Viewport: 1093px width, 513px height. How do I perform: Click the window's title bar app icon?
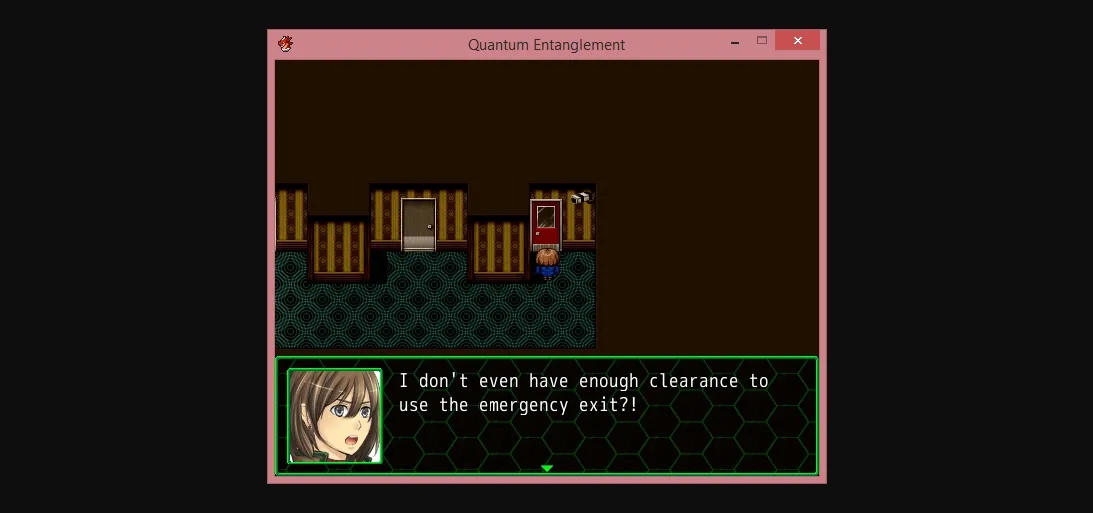click(x=285, y=44)
